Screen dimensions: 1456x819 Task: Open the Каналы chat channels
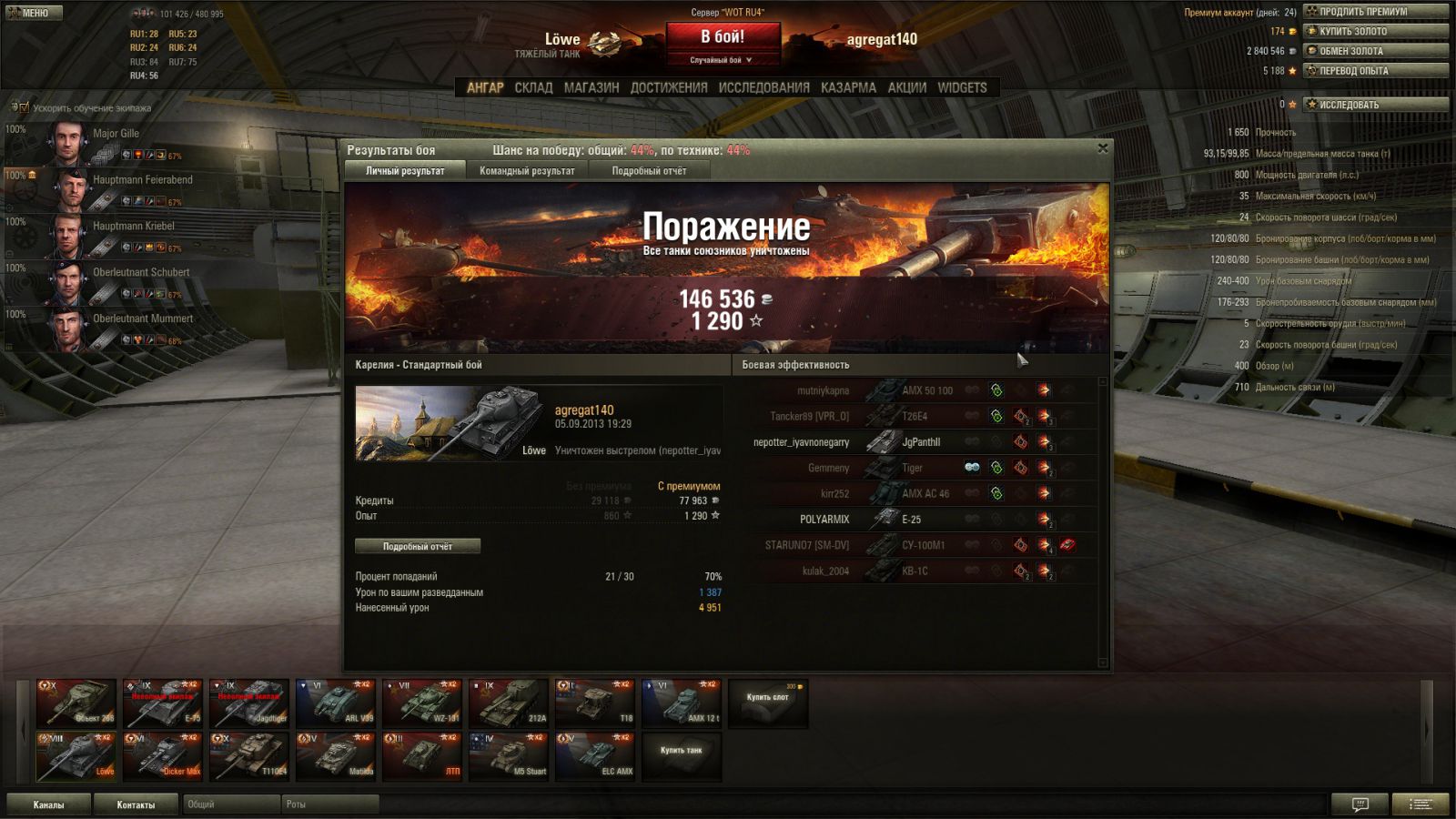(x=48, y=804)
